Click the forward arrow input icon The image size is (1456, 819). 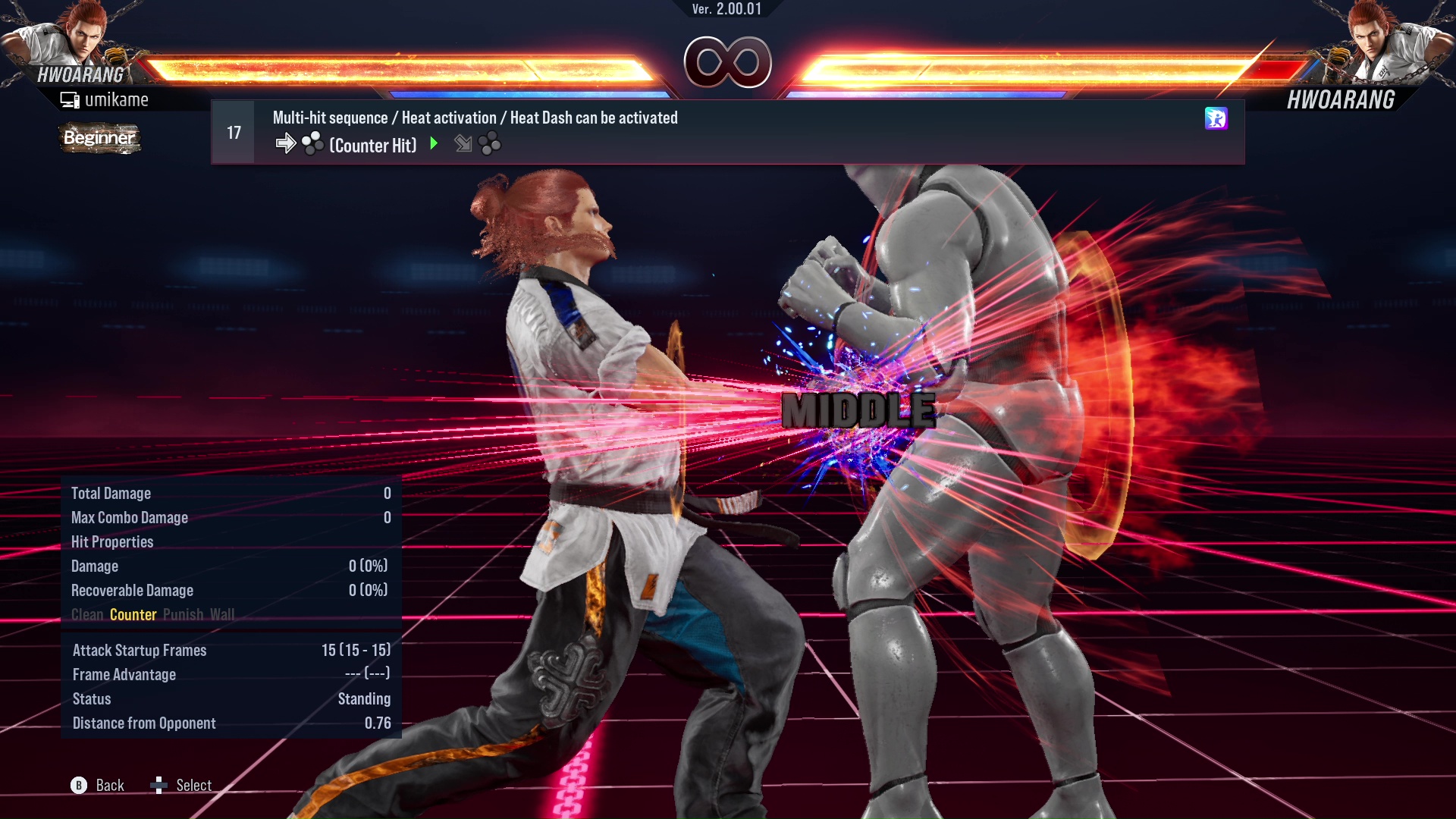click(287, 143)
